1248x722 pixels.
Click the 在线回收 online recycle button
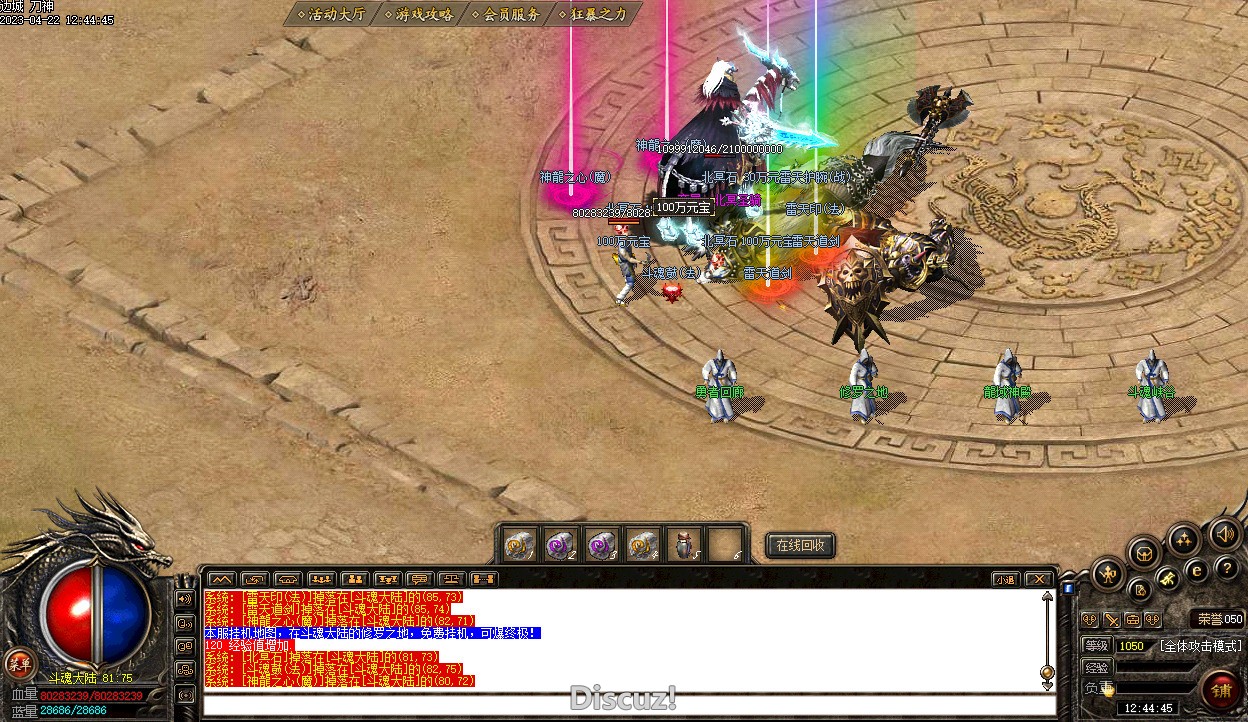coord(800,545)
